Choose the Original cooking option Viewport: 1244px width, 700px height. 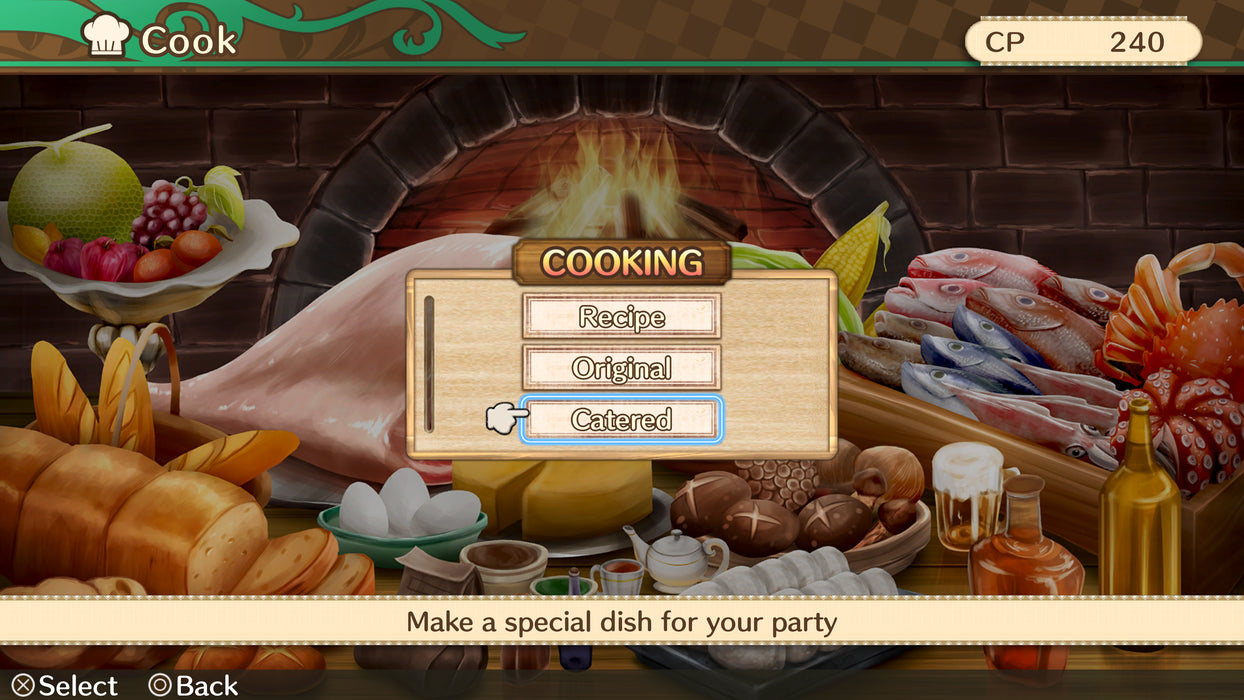click(x=620, y=368)
